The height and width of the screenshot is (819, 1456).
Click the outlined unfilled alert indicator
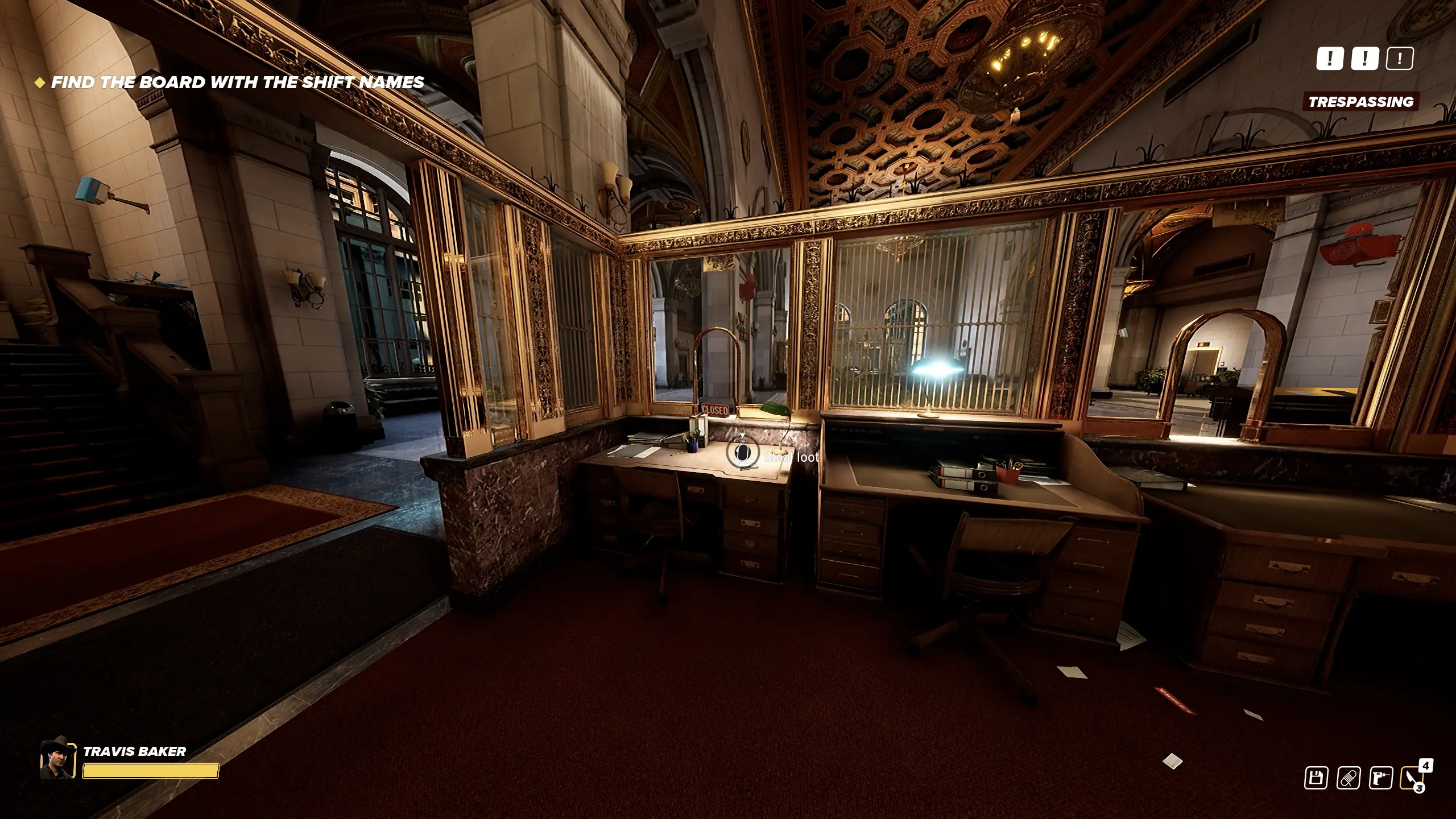click(x=1400, y=58)
